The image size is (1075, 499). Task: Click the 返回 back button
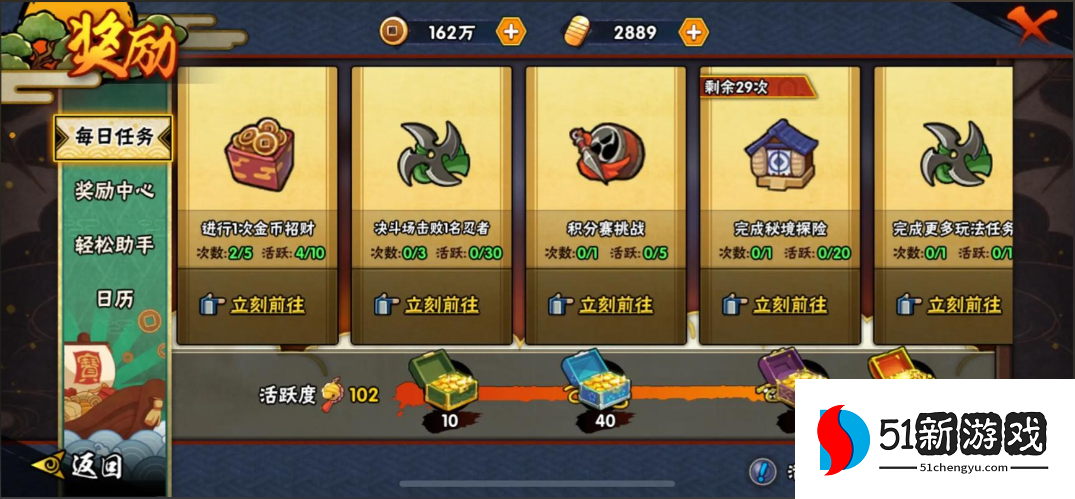tap(82, 465)
